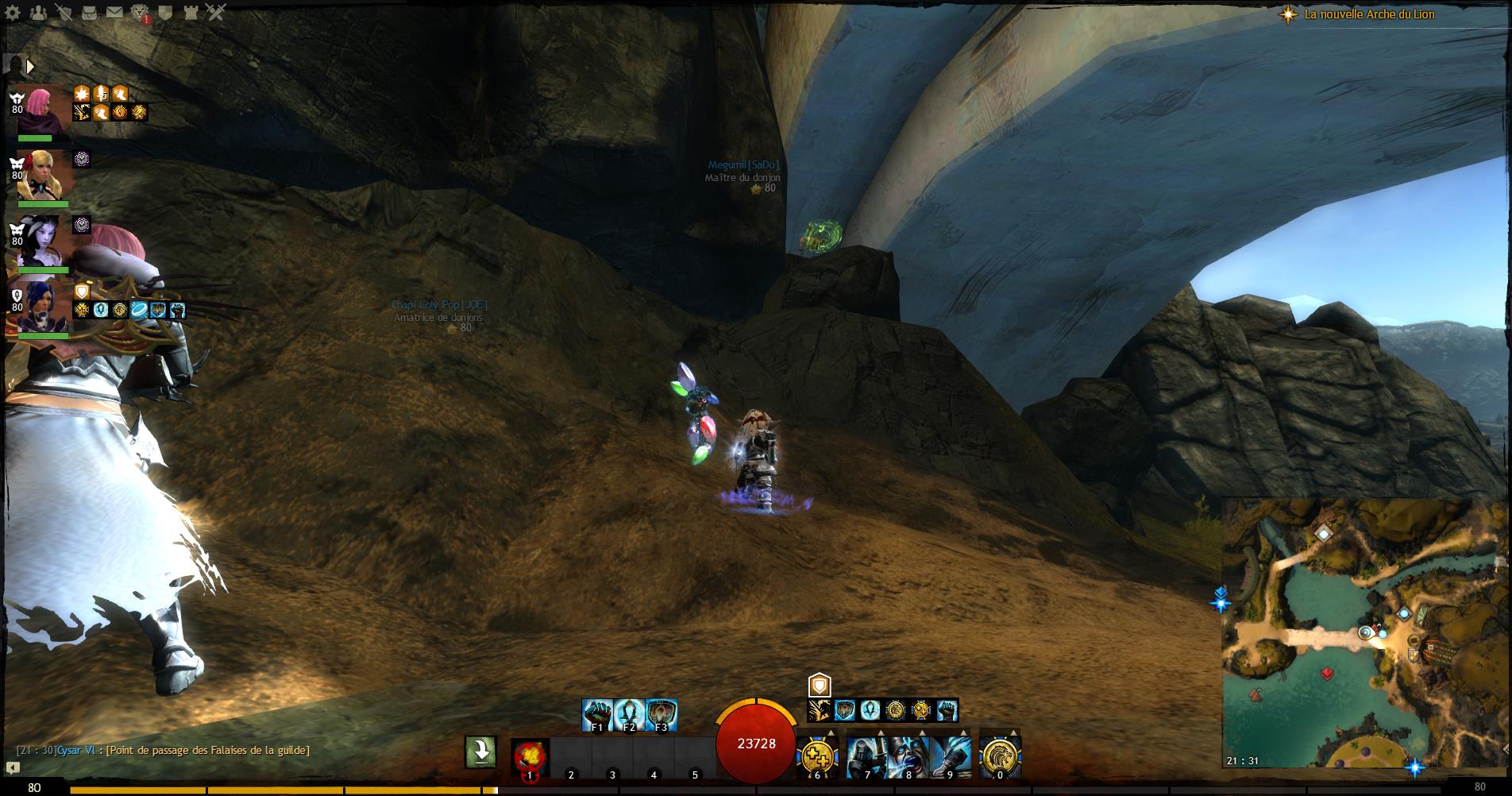The width and height of the screenshot is (1512, 796).
Task: Select the pink-haired party member portrait
Action: click(44, 109)
